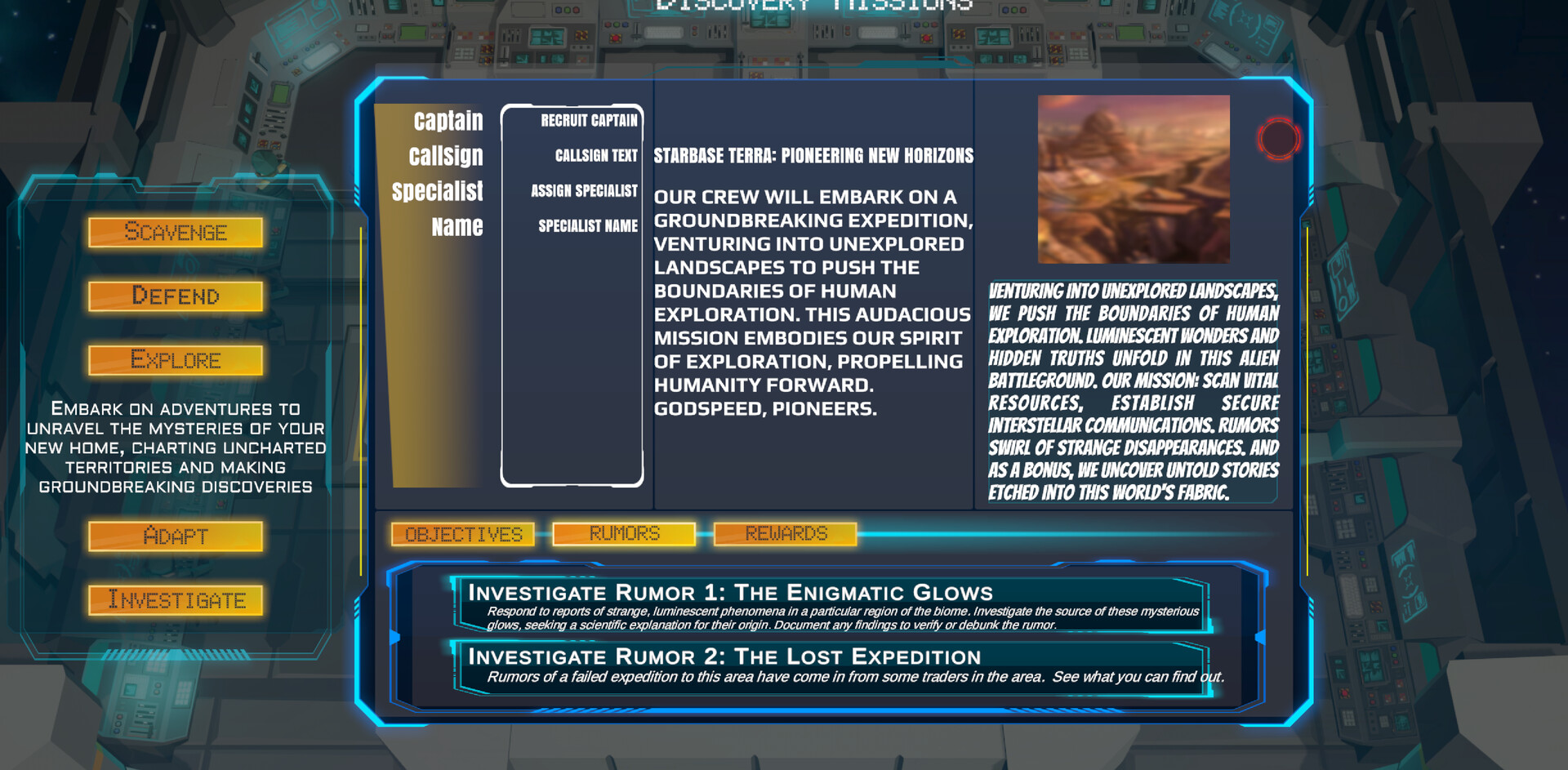The image size is (1568, 770).
Task: Open the Defend missions
Action: click(x=176, y=296)
